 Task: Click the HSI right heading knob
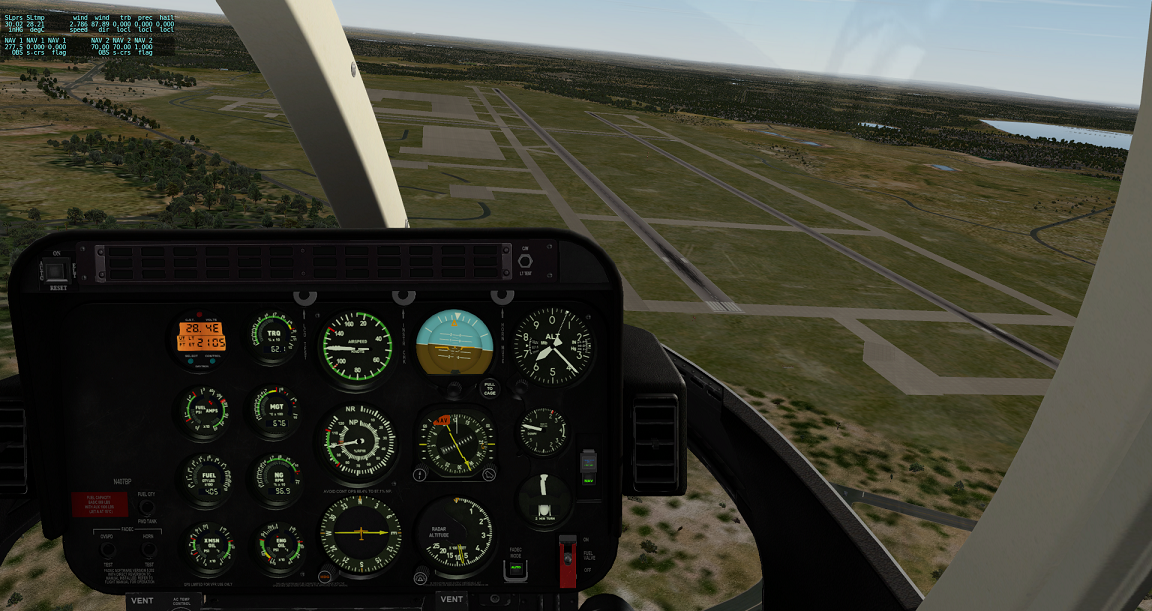pyautogui.click(x=489, y=475)
